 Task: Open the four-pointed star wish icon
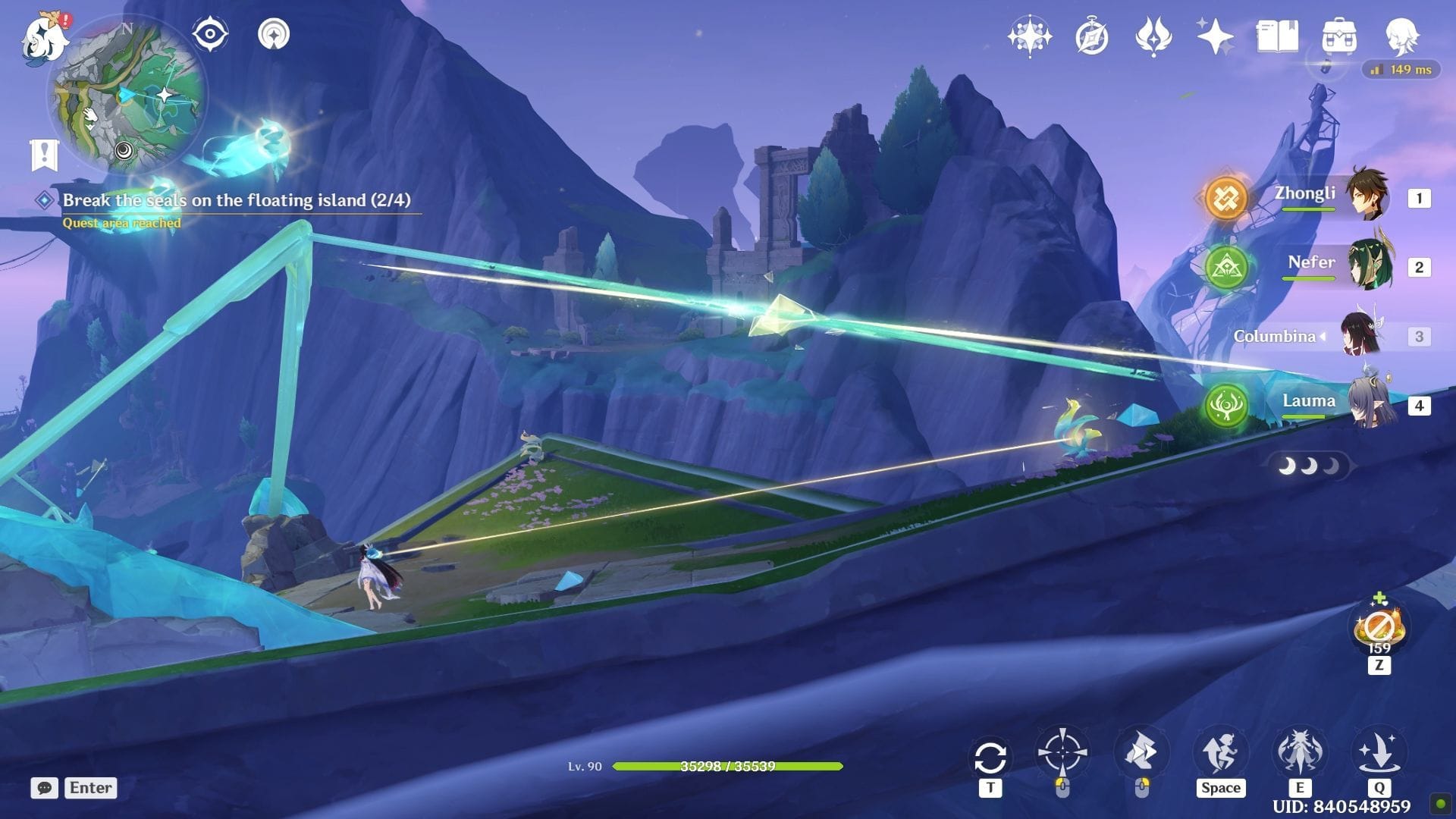(1029, 36)
